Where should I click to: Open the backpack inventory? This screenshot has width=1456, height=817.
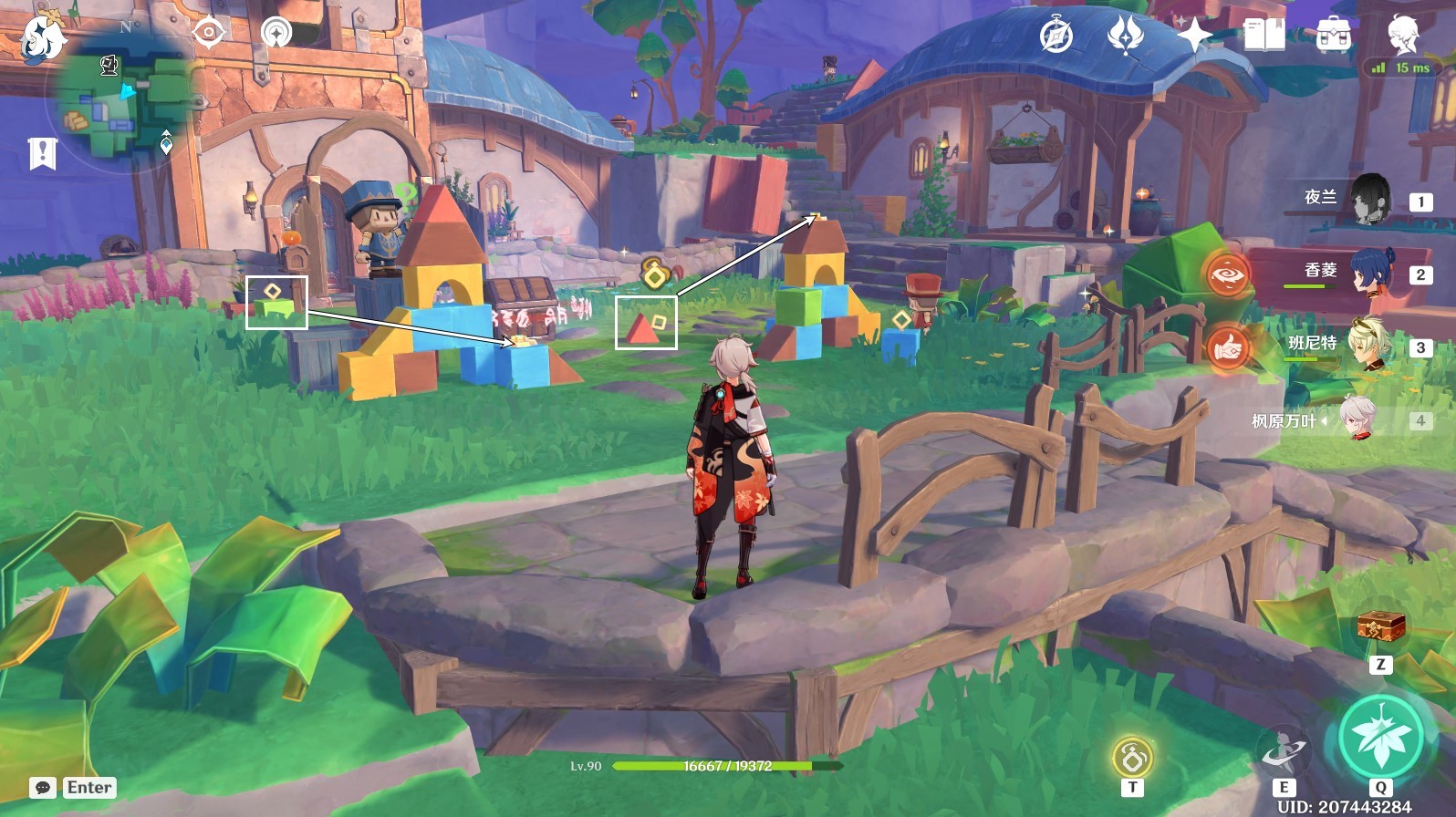coord(1333,36)
